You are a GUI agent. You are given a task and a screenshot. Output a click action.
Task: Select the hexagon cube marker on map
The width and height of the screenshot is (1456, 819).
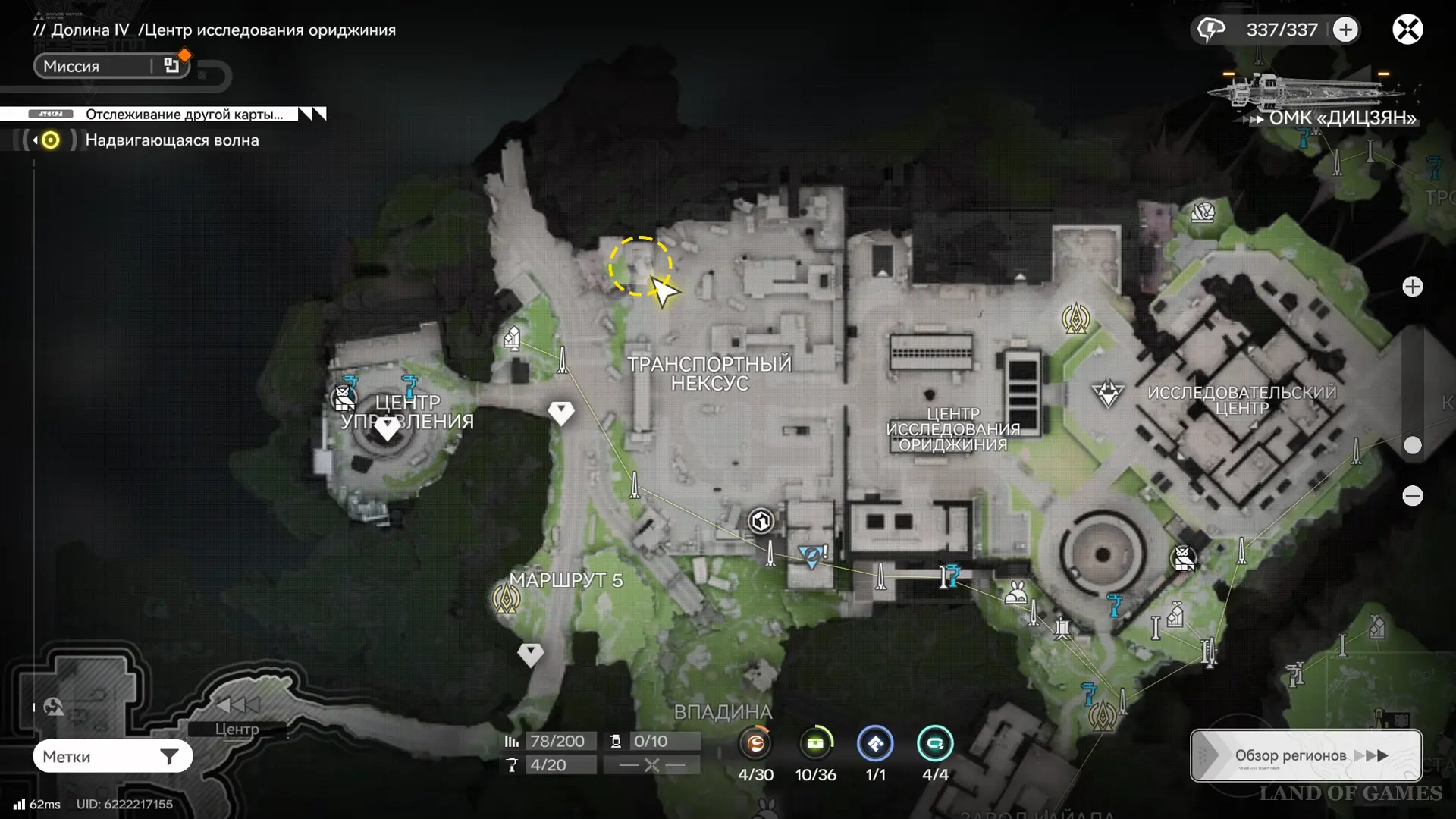coord(761,521)
